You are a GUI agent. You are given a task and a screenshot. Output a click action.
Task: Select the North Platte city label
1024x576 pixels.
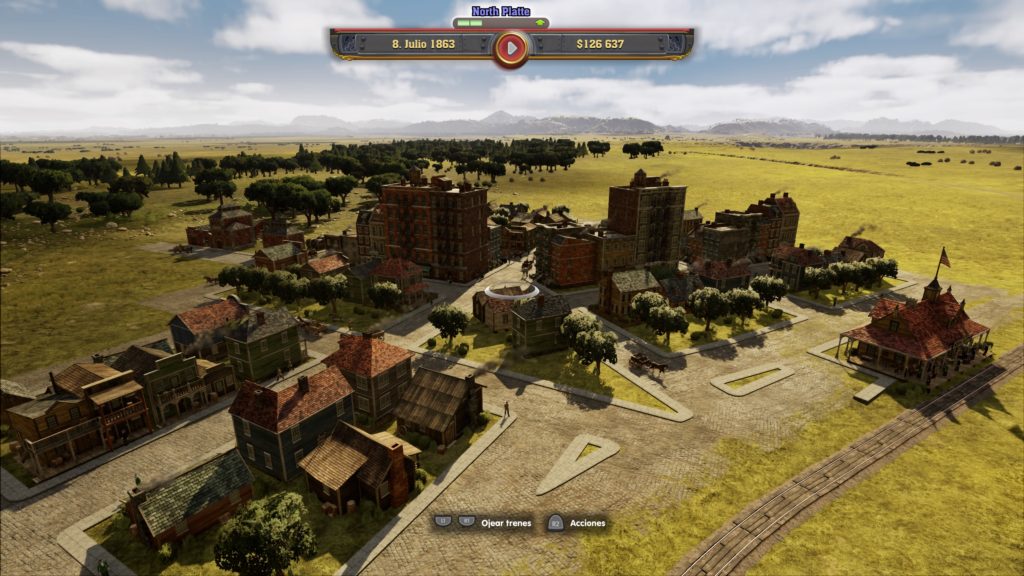[501, 11]
